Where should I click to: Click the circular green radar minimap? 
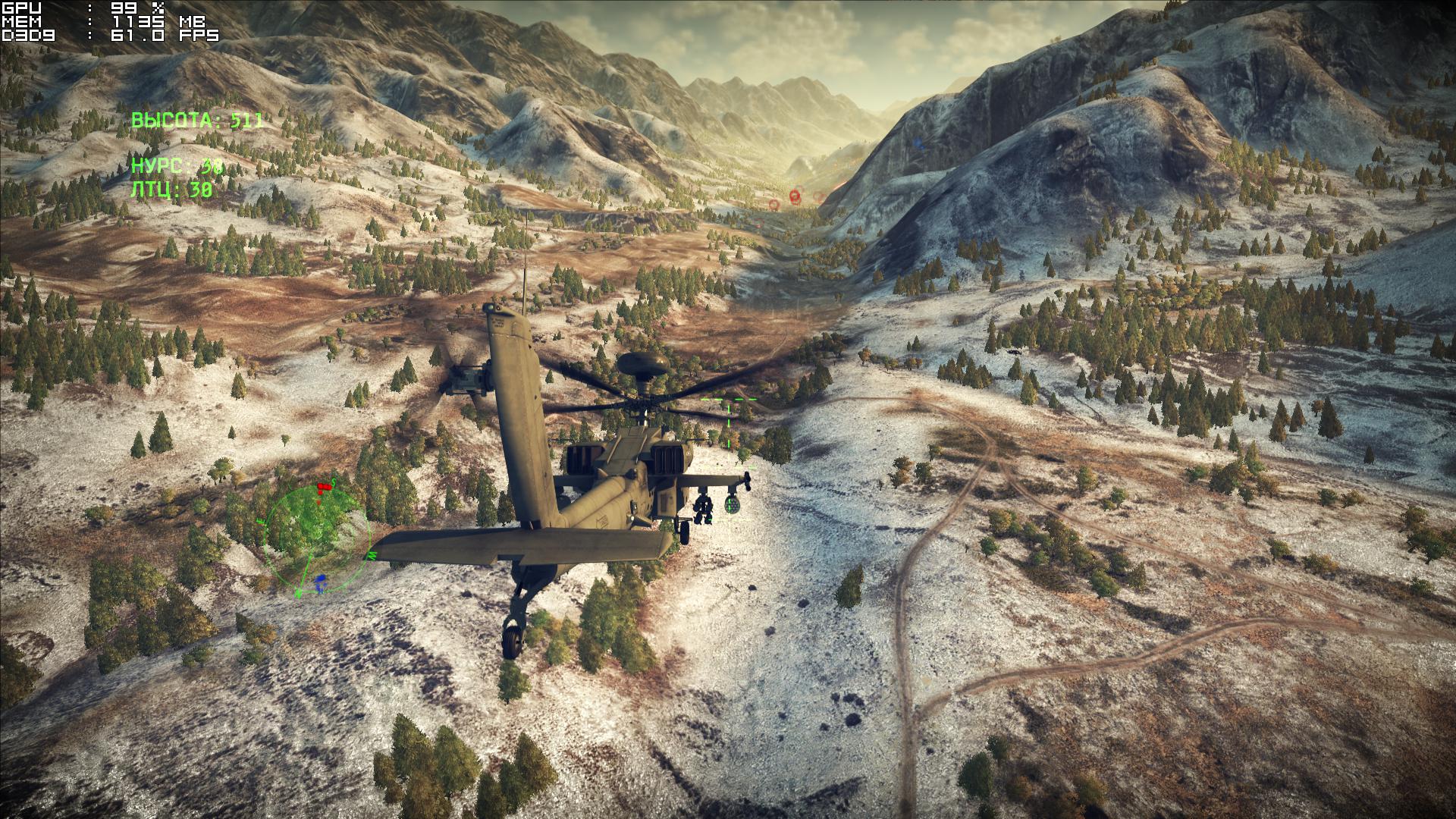[316, 538]
